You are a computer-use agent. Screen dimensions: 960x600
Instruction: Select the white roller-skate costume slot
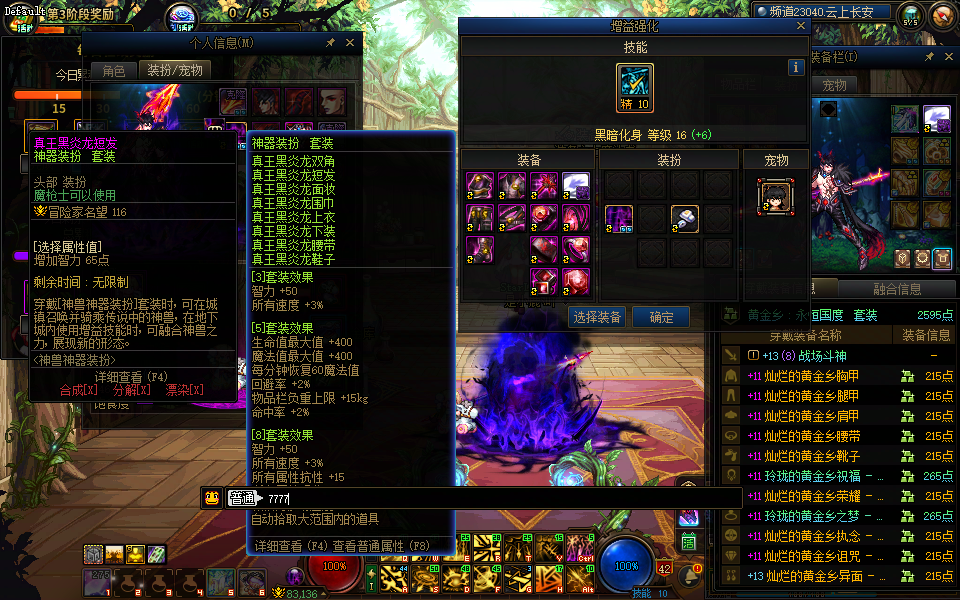click(x=683, y=217)
